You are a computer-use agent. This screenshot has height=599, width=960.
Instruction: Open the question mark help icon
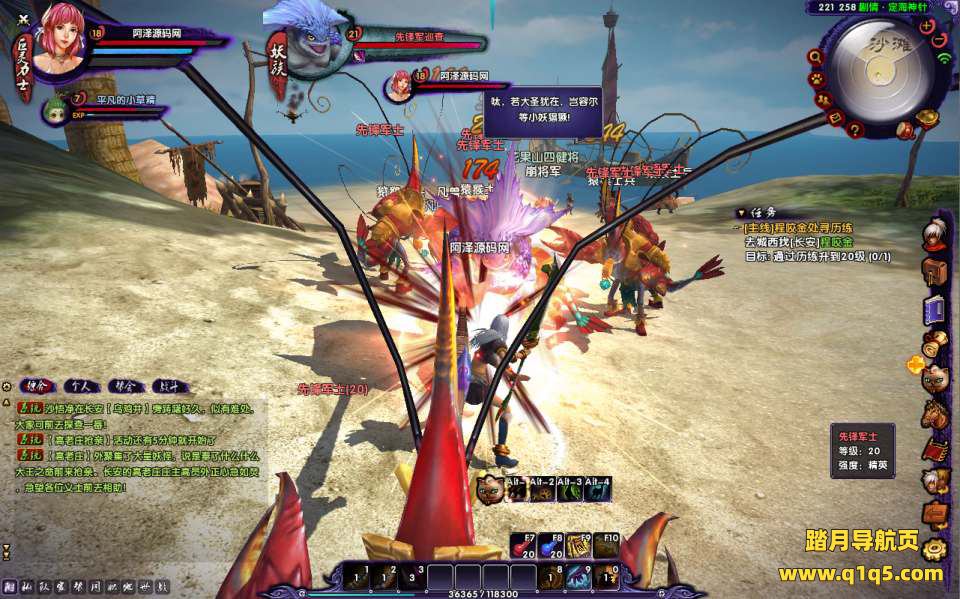pyautogui.click(x=855, y=129)
